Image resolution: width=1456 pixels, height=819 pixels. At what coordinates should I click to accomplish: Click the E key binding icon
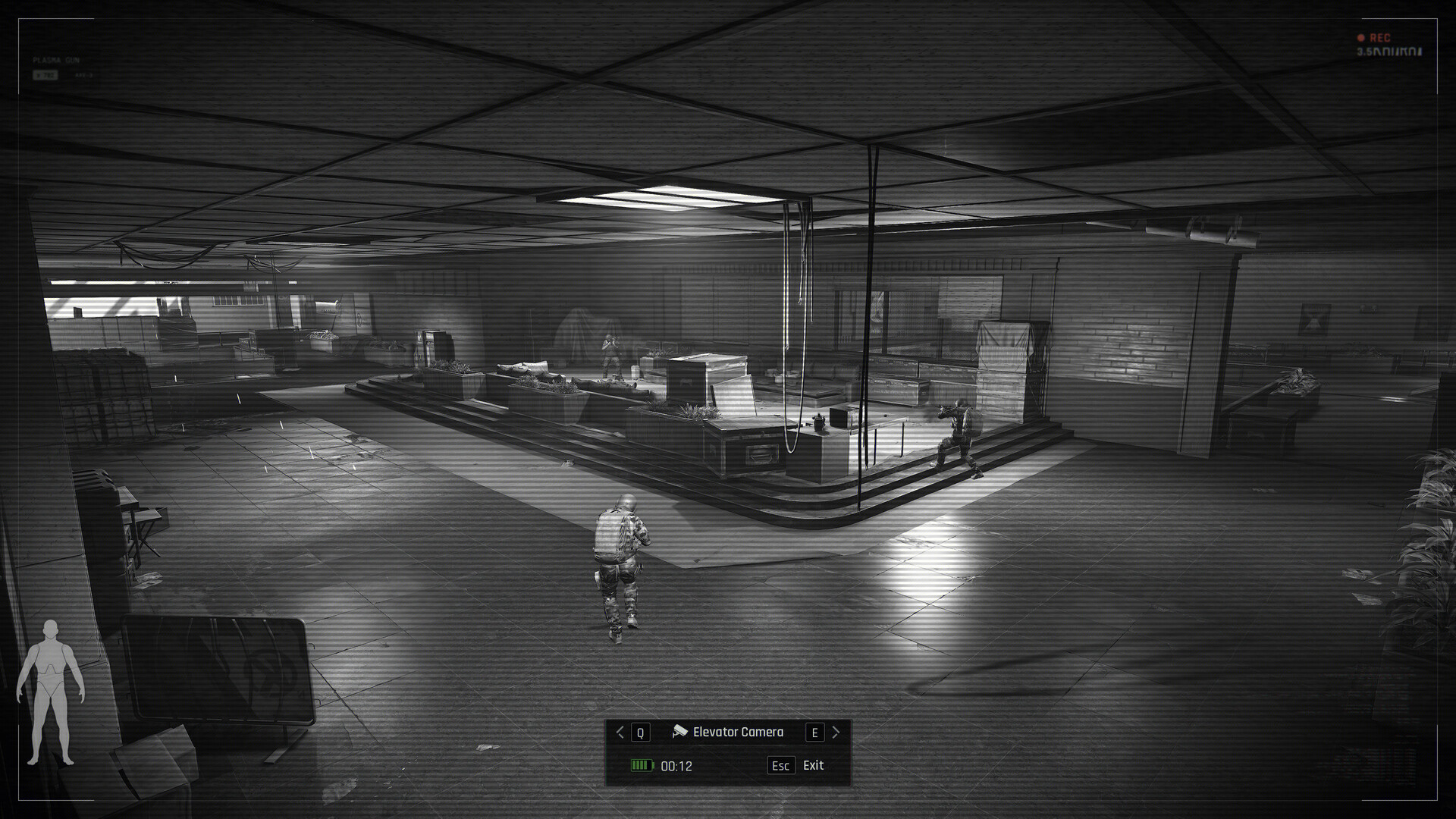click(x=815, y=732)
